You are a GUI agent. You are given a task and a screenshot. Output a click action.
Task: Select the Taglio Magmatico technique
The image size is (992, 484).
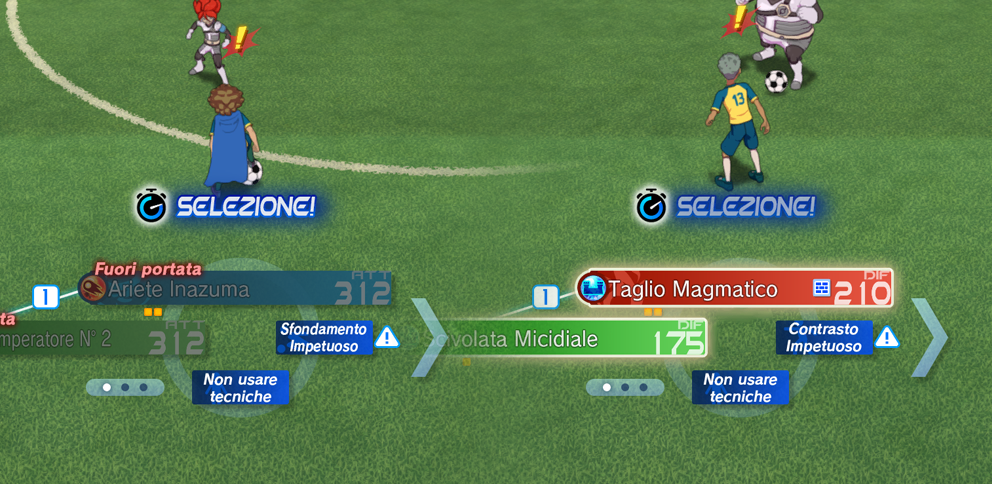tap(735, 289)
